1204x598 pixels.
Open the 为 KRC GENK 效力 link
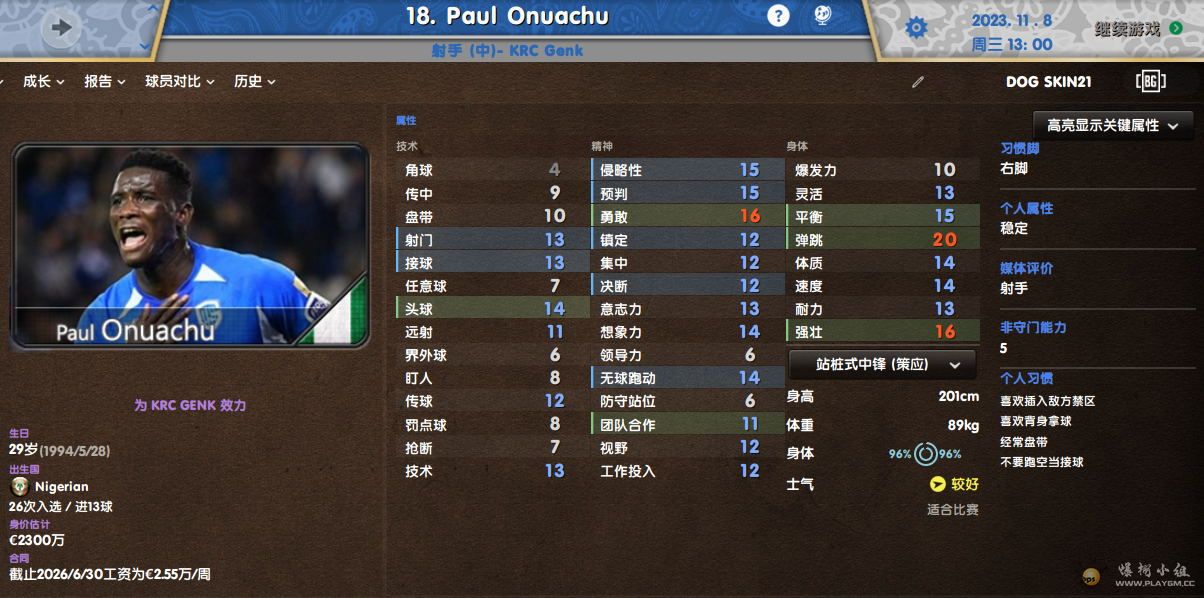point(190,405)
